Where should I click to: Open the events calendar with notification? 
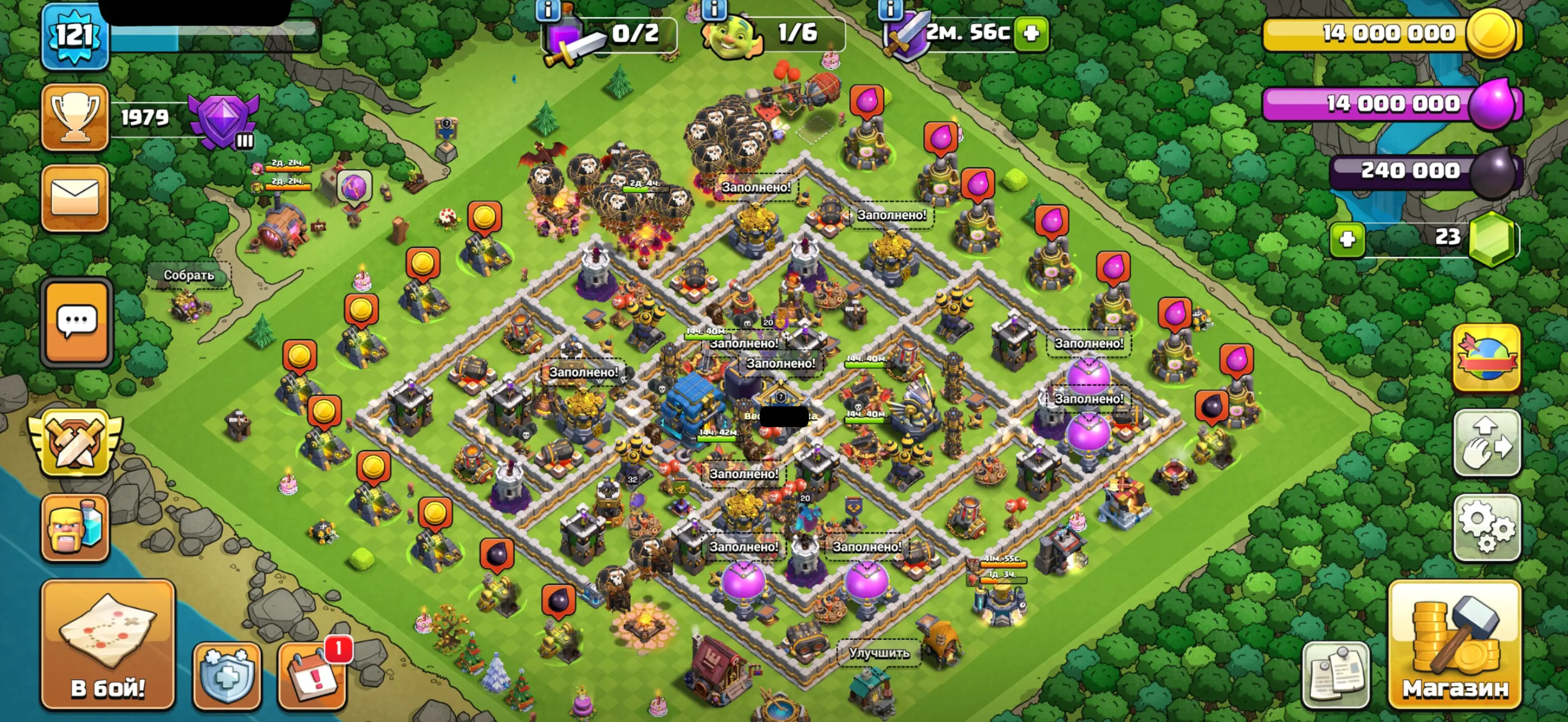click(x=313, y=676)
